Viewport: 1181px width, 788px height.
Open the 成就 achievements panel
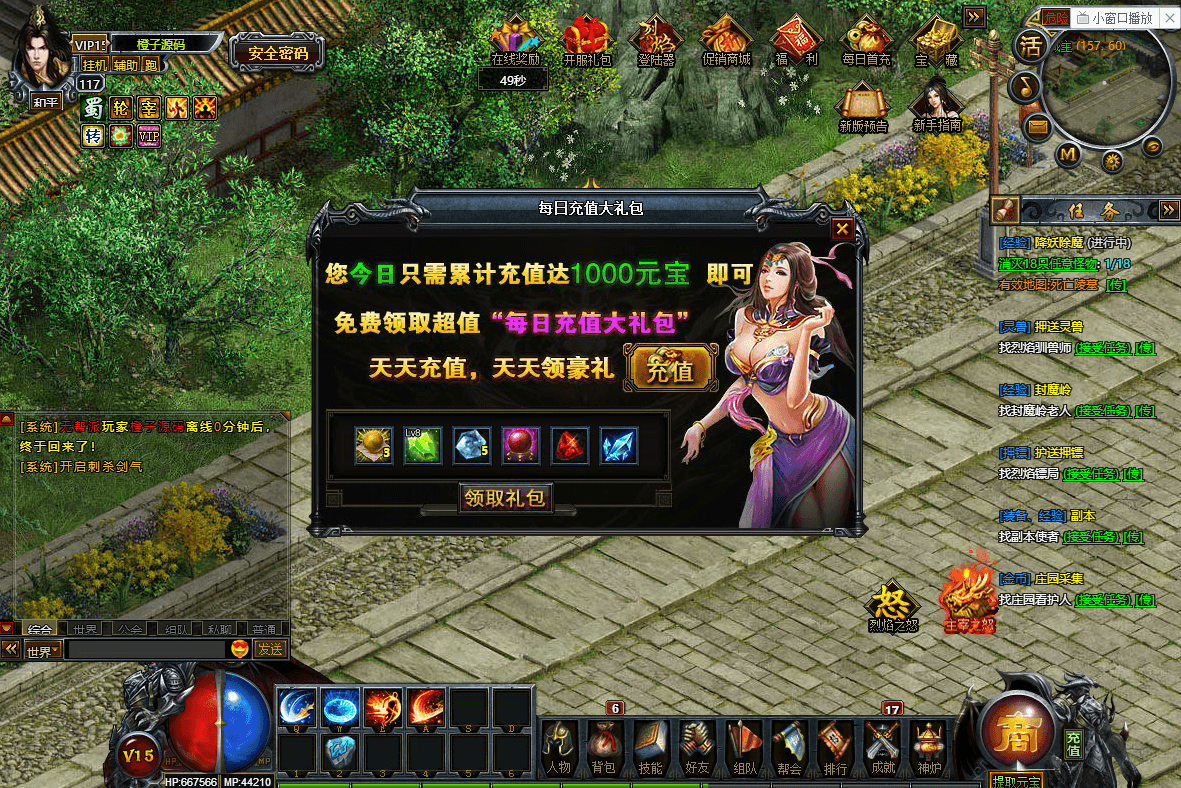pos(881,748)
